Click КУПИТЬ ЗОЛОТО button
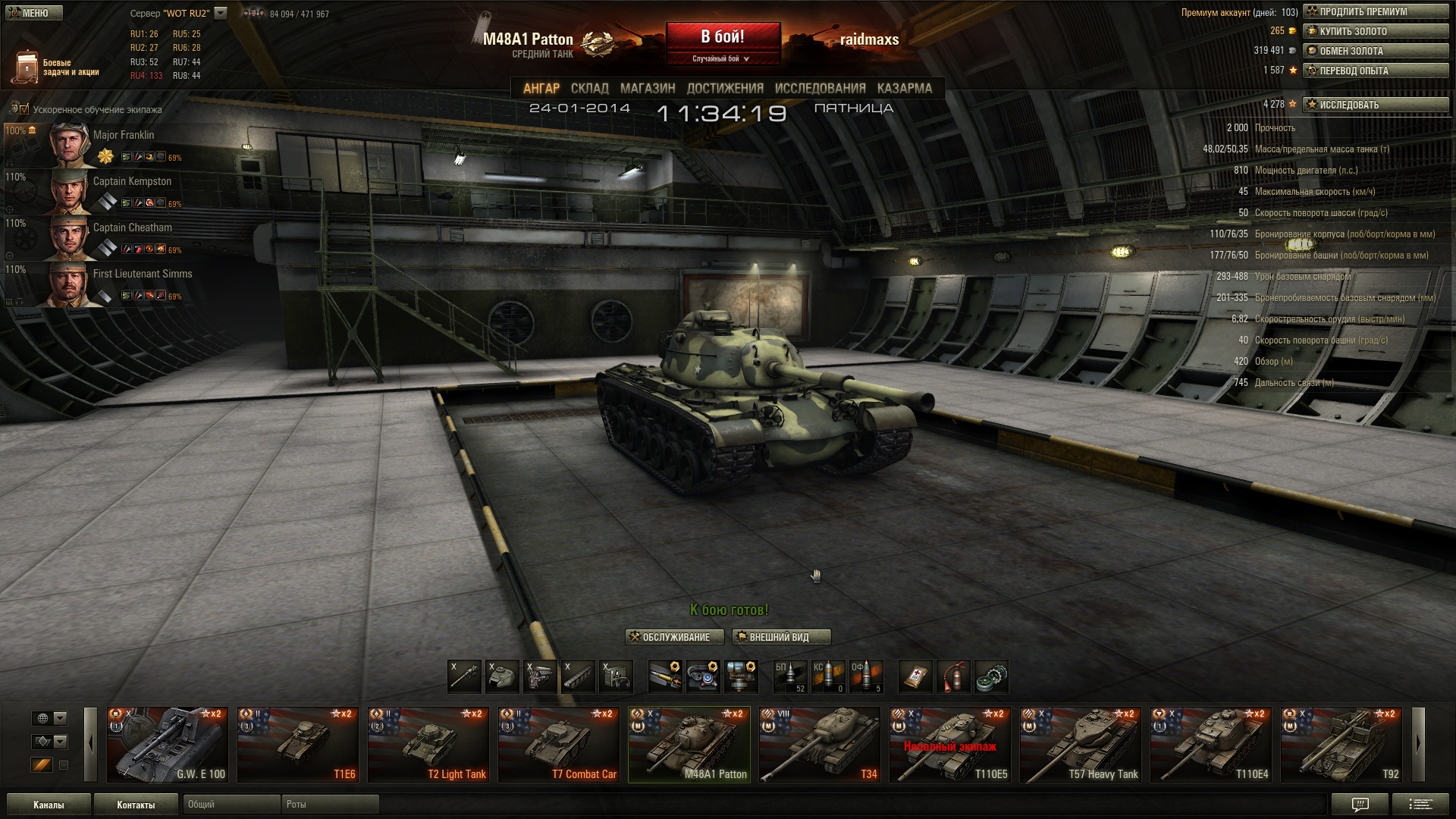Image resolution: width=1456 pixels, height=819 pixels. 1375,32
